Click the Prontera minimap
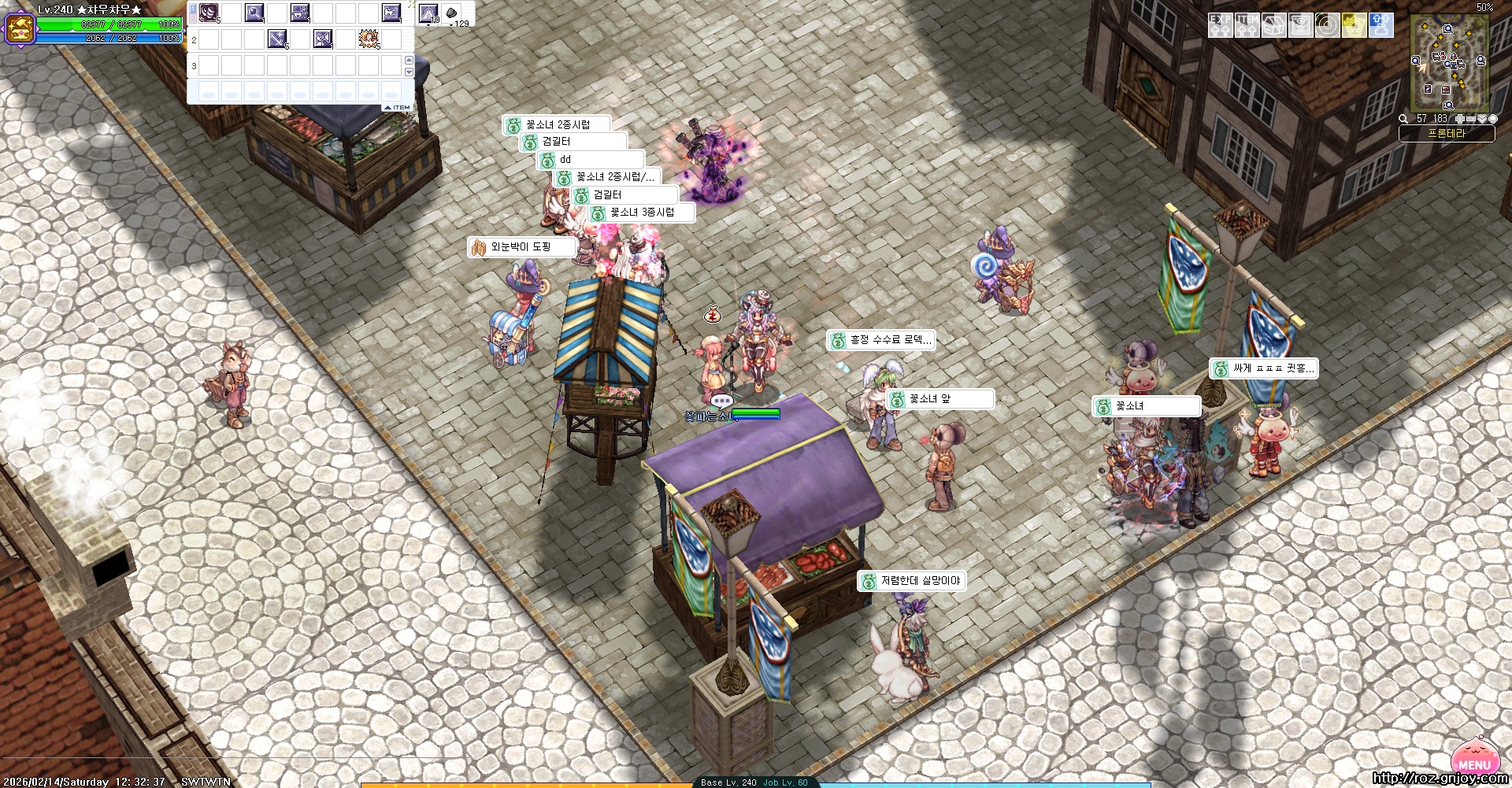 click(1448, 65)
